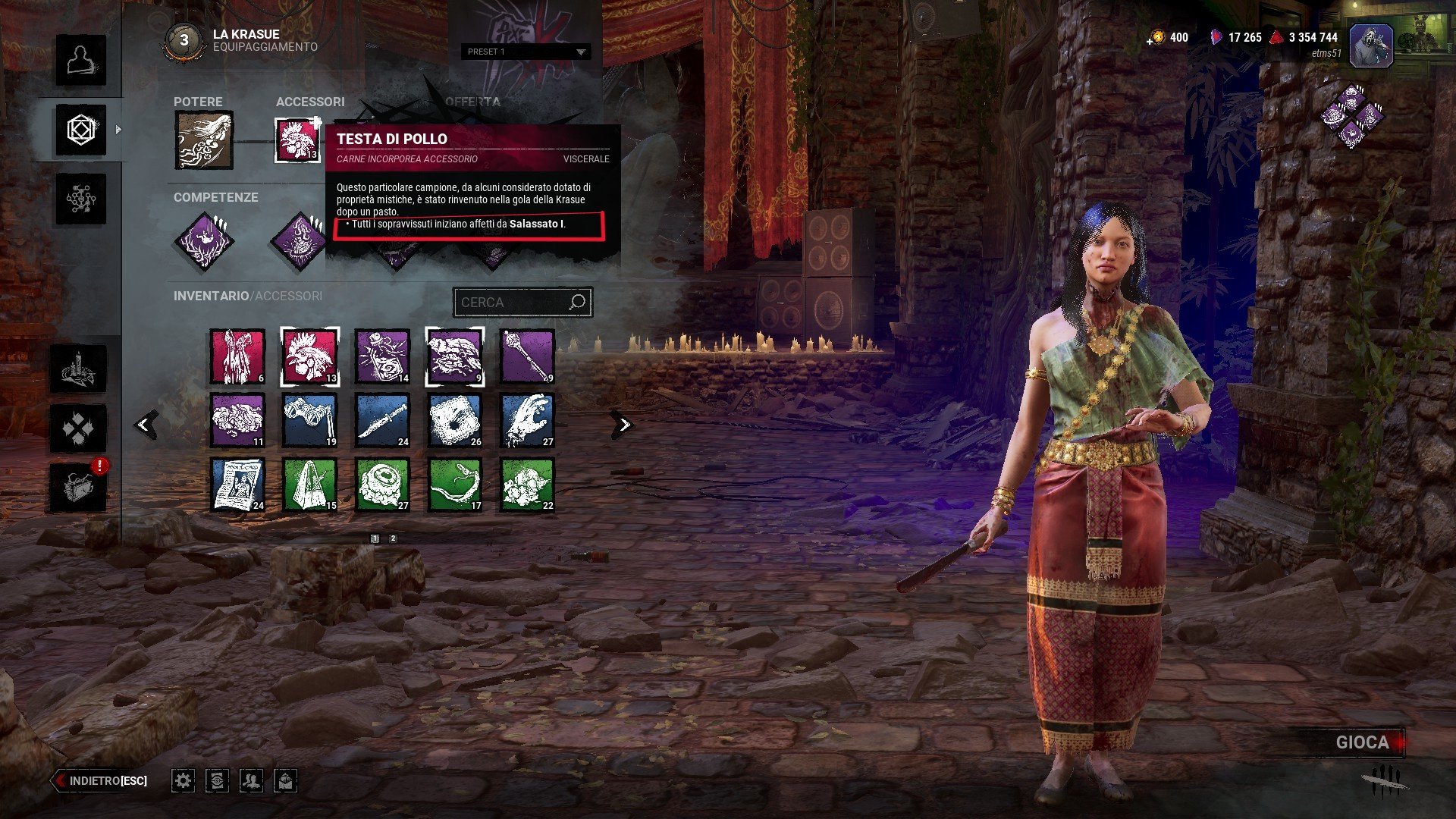
Task: Open the envelope inbox icon
Action: pos(285,780)
